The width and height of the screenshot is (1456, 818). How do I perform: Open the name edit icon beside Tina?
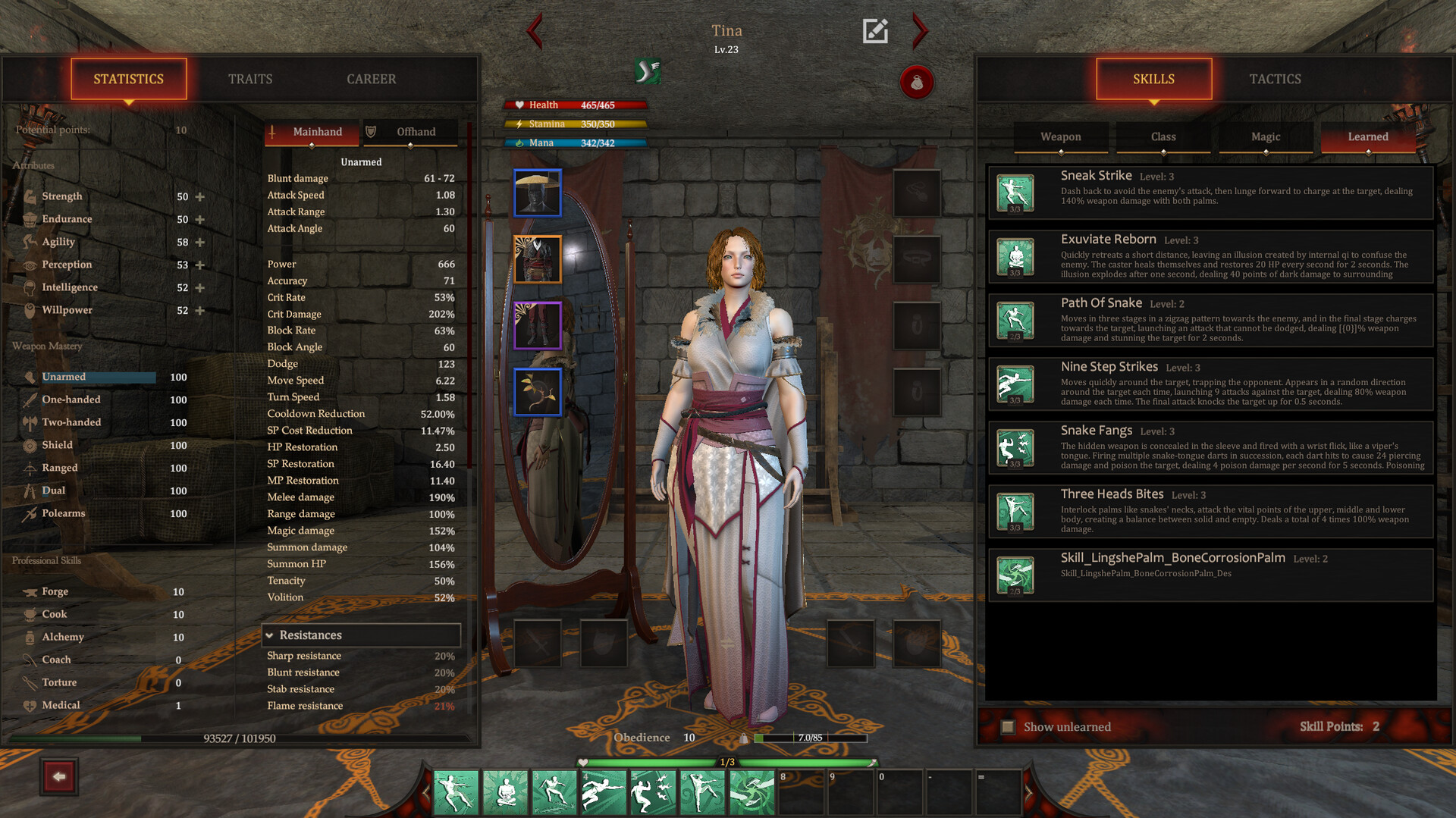(x=876, y=30)
